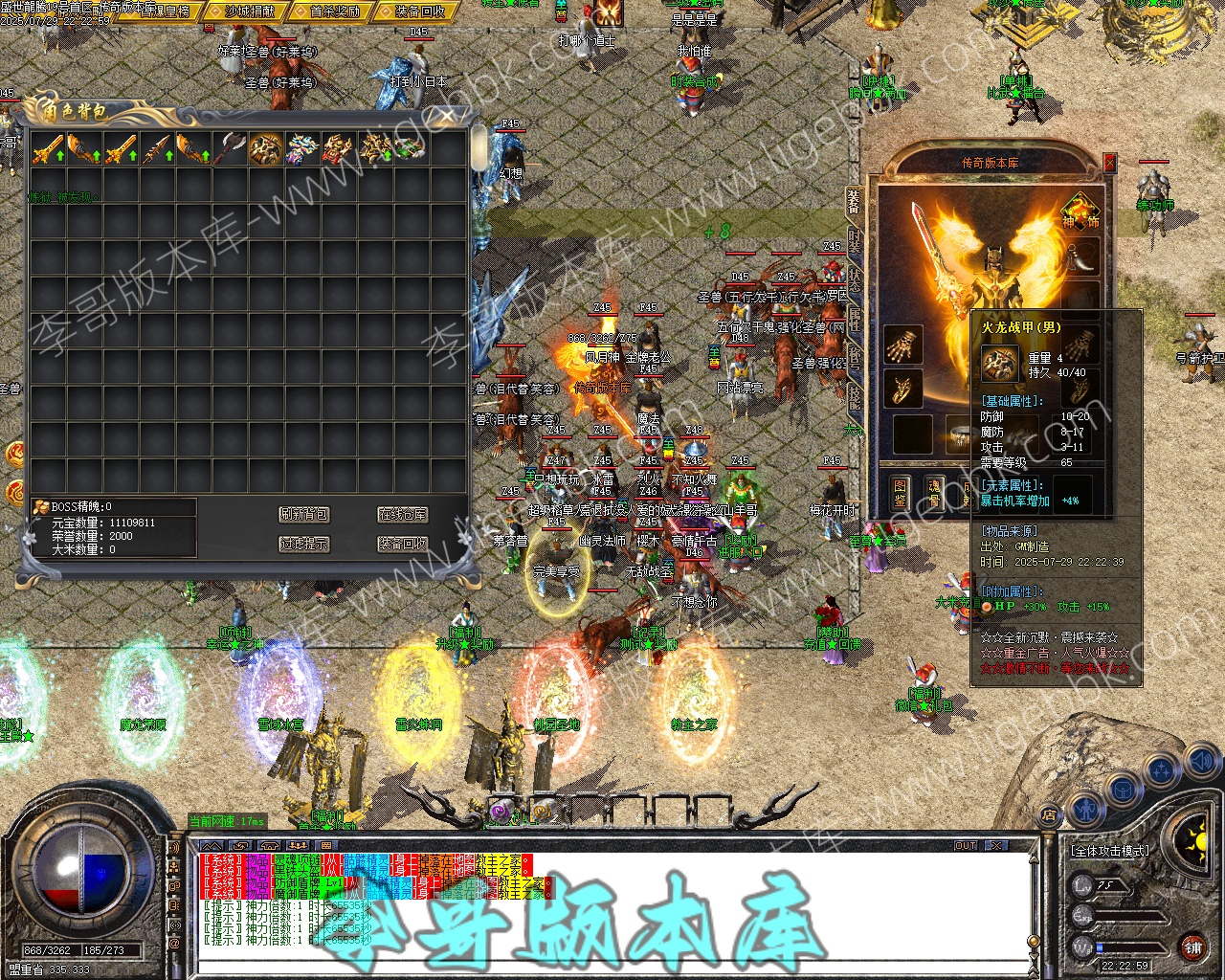Open the 图鉴 codex button

tap(900, 492)
